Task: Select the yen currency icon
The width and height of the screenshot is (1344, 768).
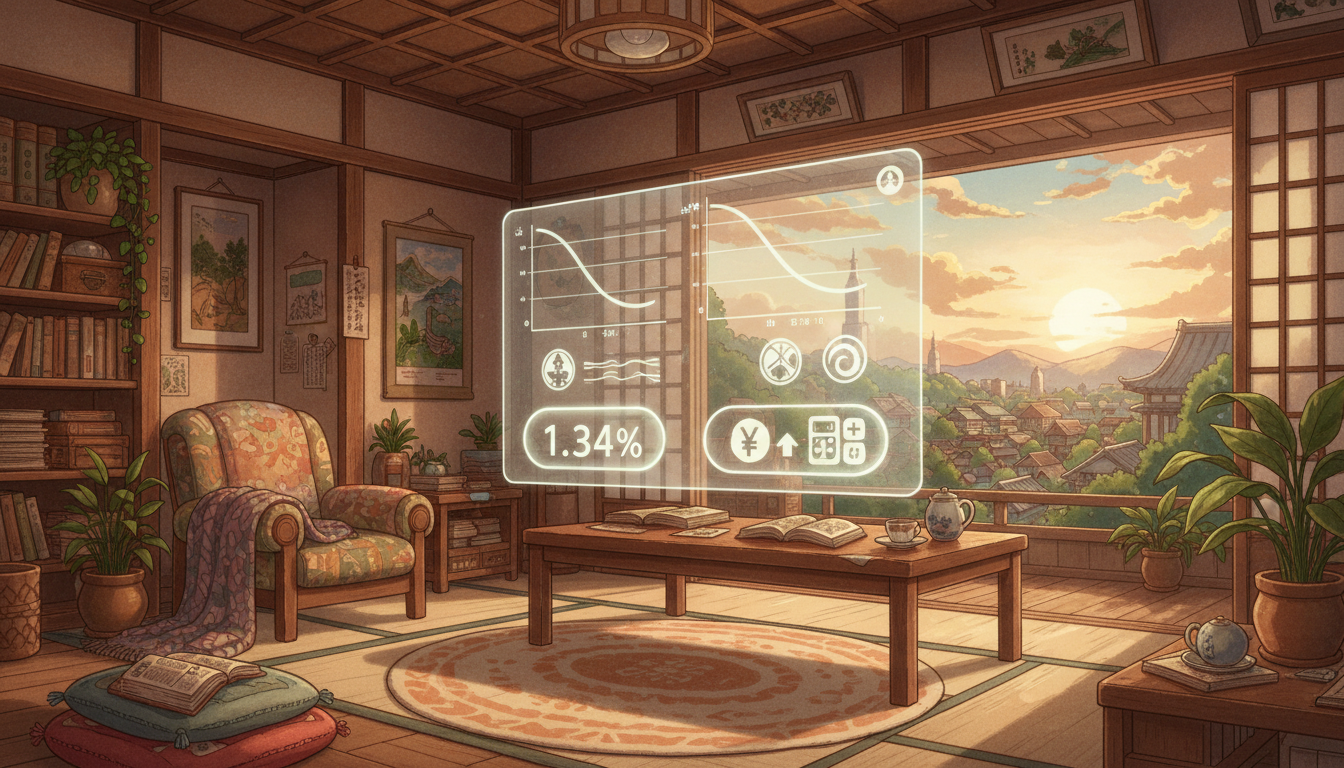Action: click(750, 441)
